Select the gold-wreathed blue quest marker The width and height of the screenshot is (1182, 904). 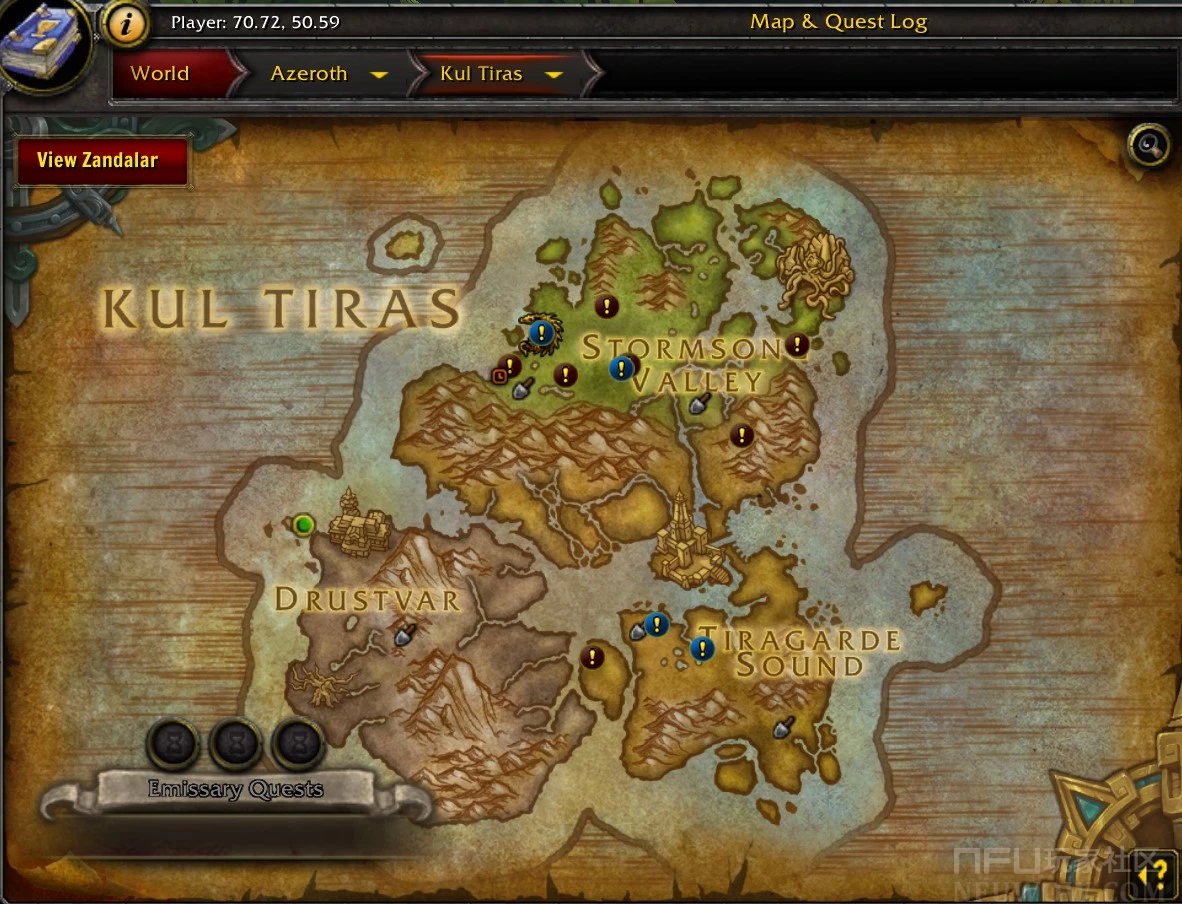(541, 332)
